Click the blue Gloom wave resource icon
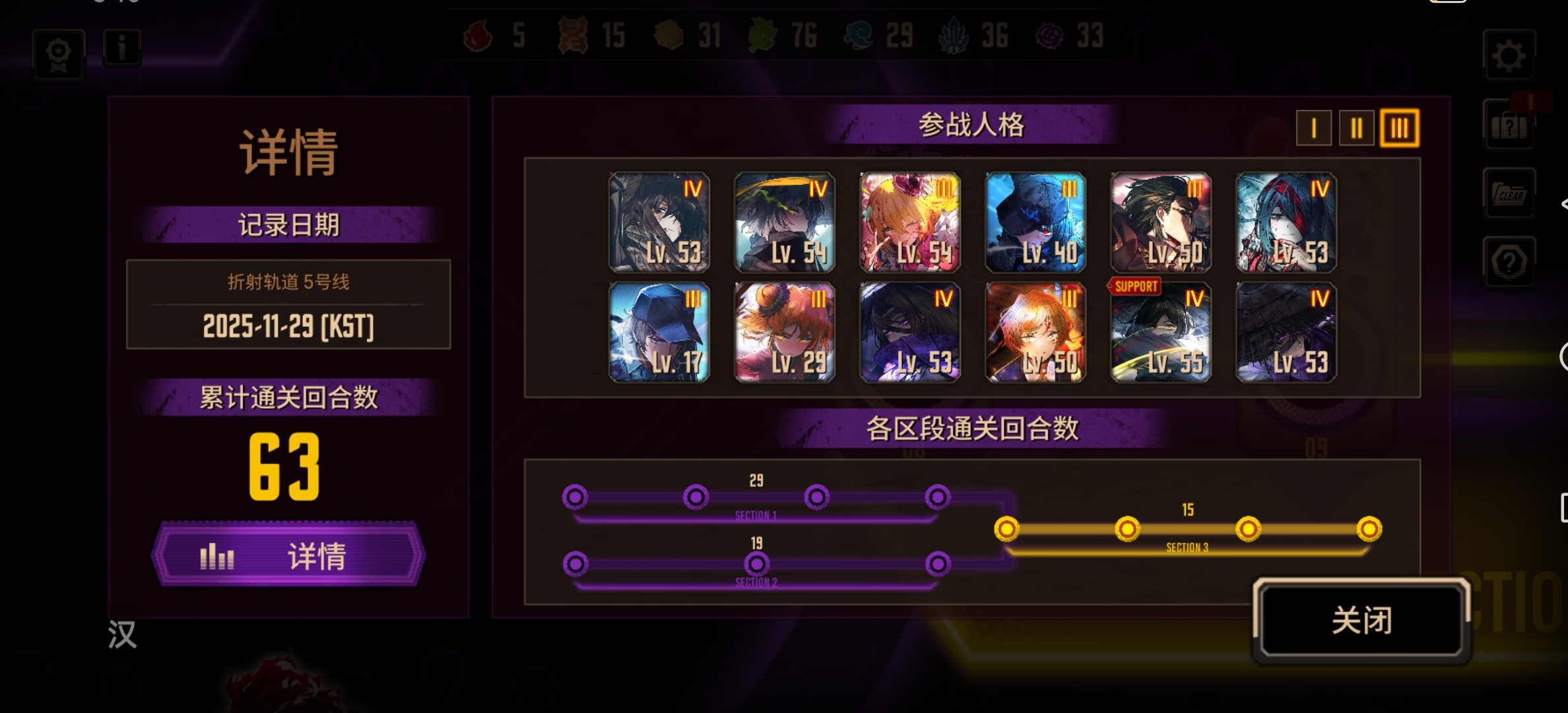Screen dimensions: 1568x713 point(859,36)
